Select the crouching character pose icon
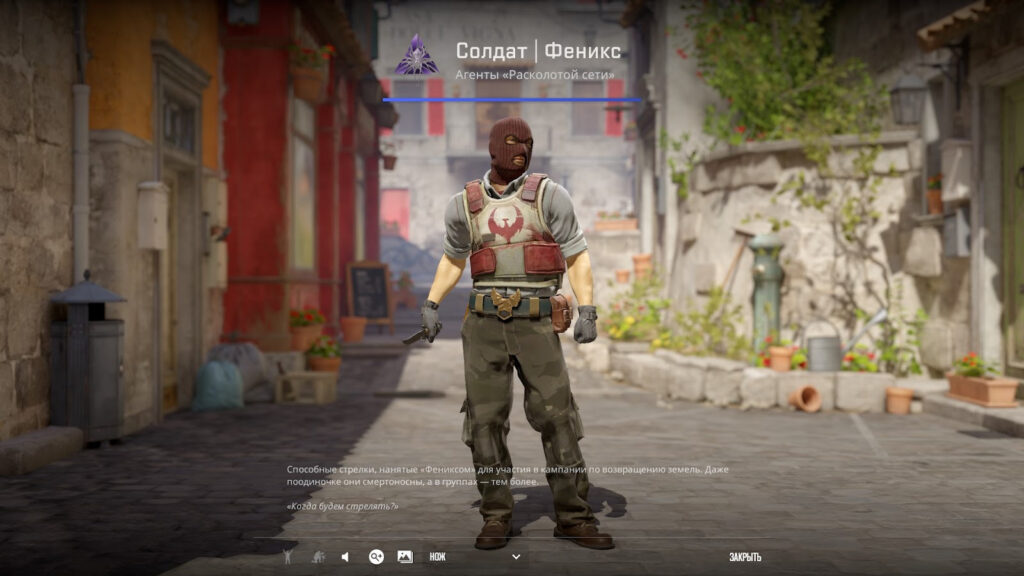The width and height of the screenshot is (1024, 576). 317,557
